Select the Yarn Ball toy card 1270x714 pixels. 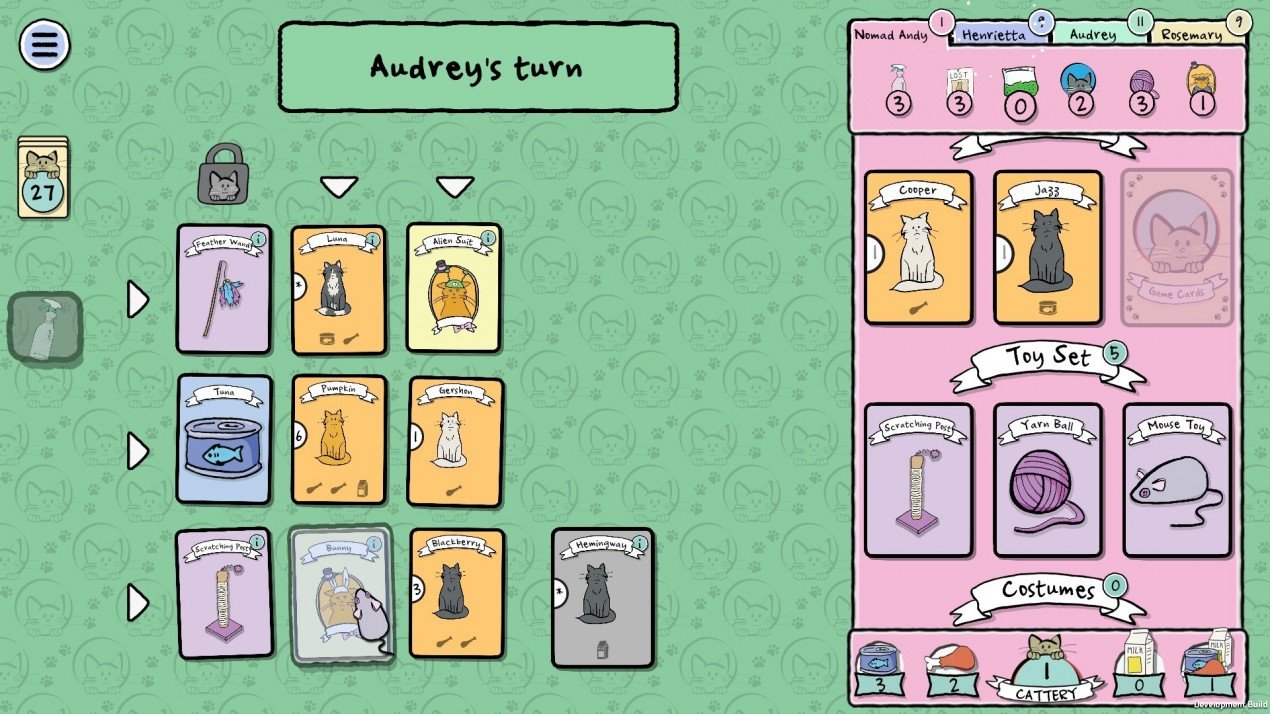coord(1048,480)
